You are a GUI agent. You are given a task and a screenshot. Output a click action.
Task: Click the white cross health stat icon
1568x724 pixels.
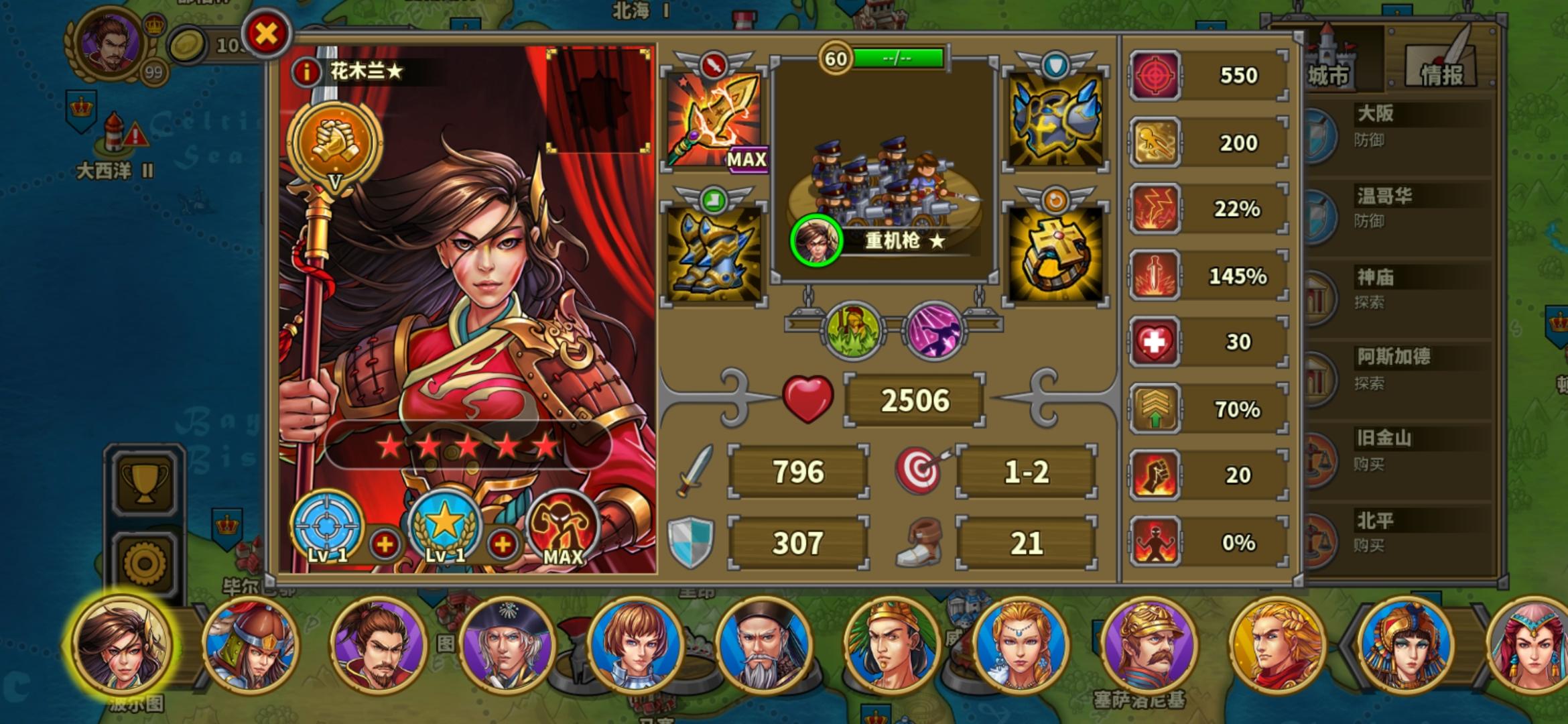(1155, 341)
